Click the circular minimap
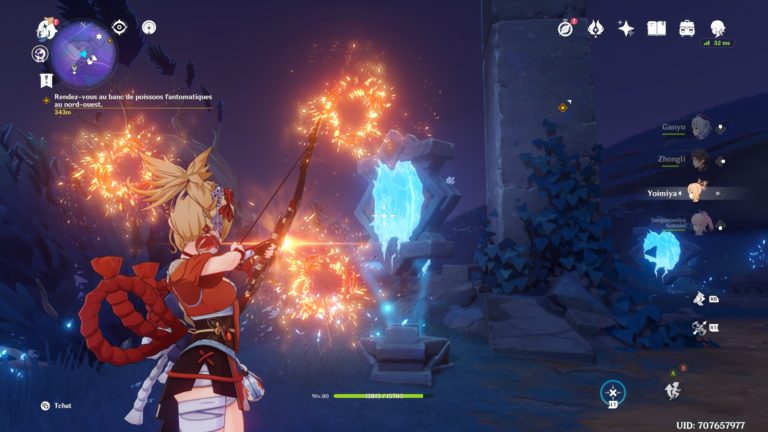Image resolution: width=768 pixels, height=432 pixels. 84,52
